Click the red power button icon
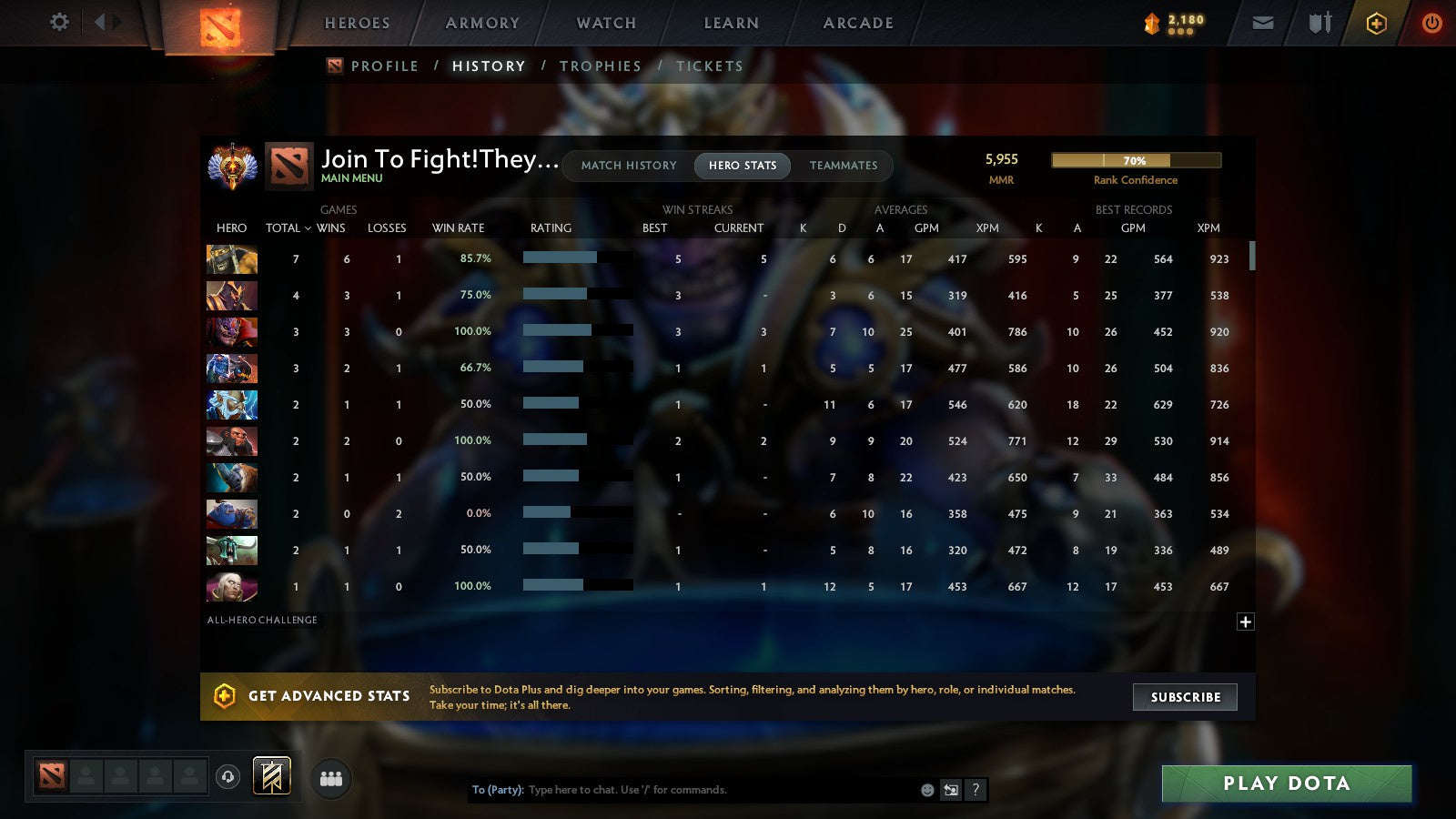This screenshot has height=819, width=1456. point(1431,23)
